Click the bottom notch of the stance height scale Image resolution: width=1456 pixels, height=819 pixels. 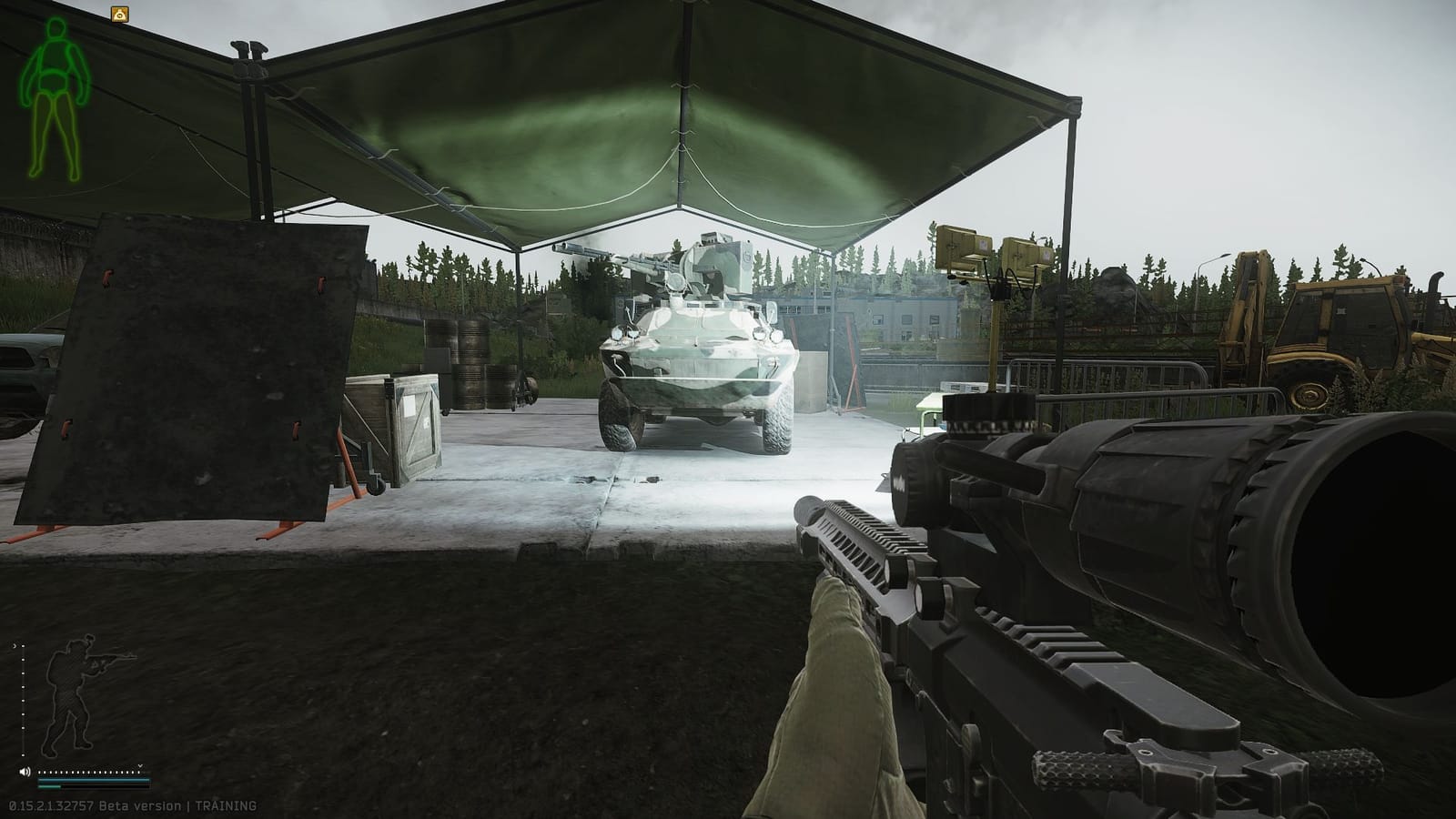23,755
